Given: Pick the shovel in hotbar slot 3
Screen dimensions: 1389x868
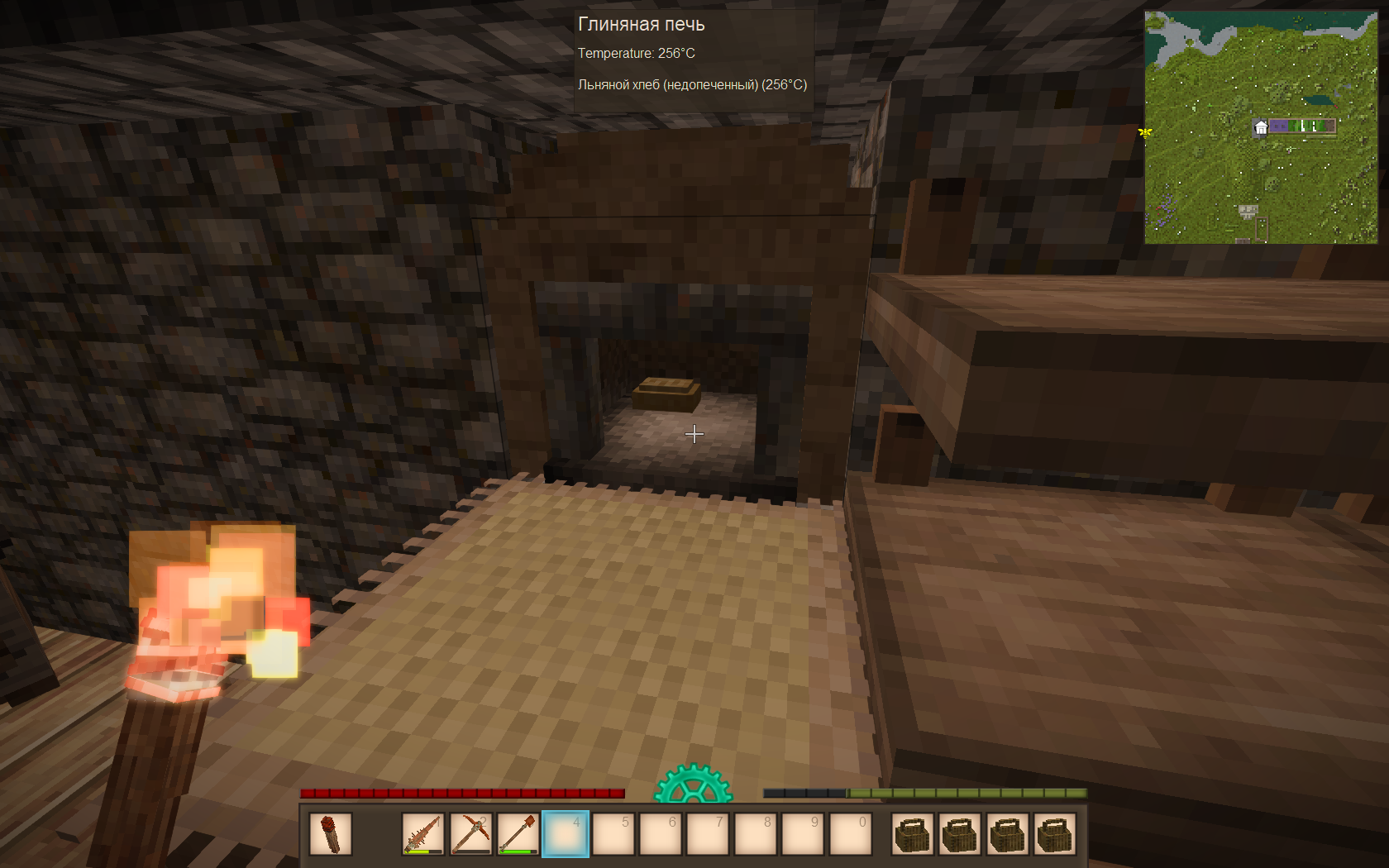Looking at the screenshot, I should click(x=518, y=833).
